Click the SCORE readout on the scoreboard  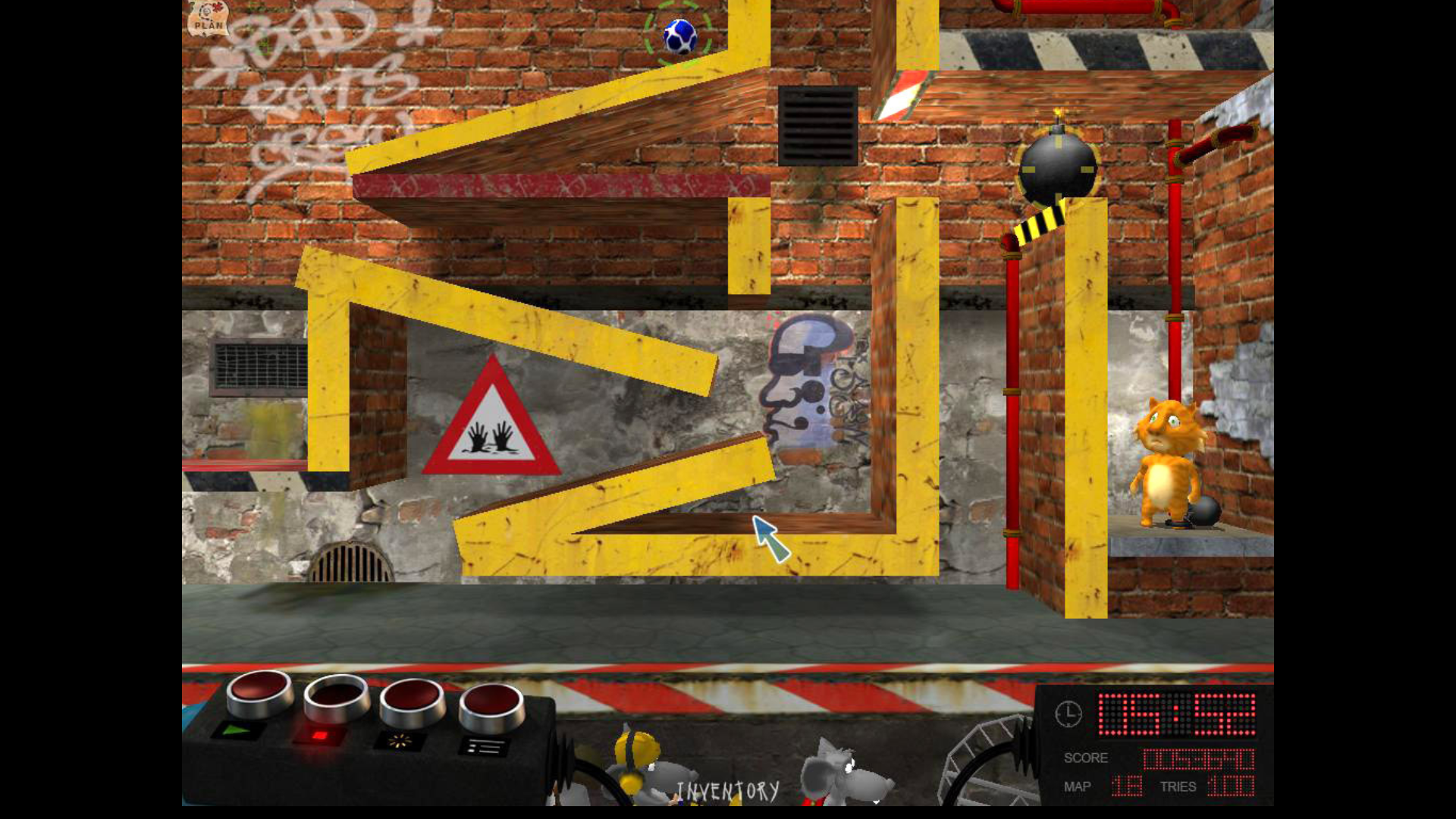(x=1198, y=757)
